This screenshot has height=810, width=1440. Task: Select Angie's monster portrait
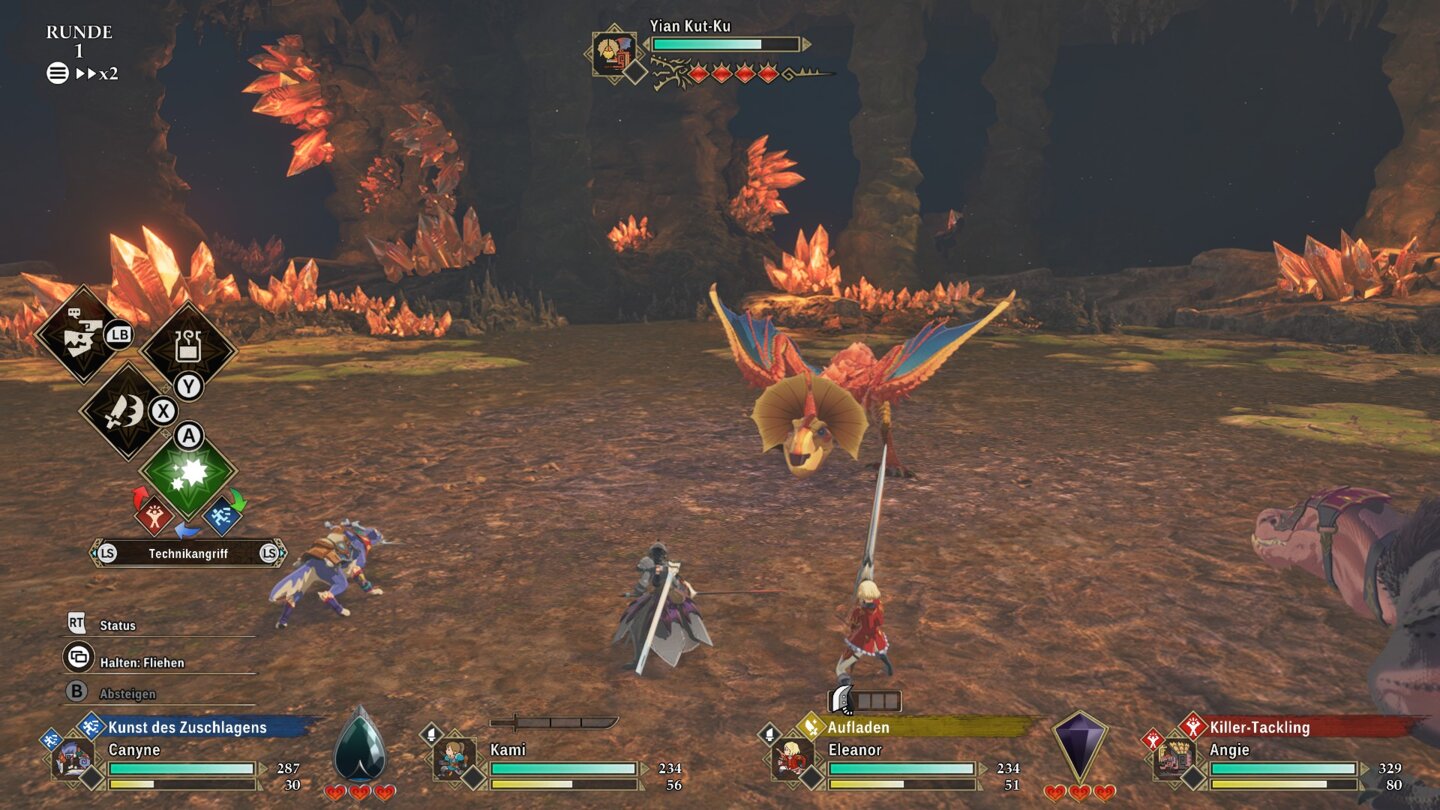pos(1174,758)
